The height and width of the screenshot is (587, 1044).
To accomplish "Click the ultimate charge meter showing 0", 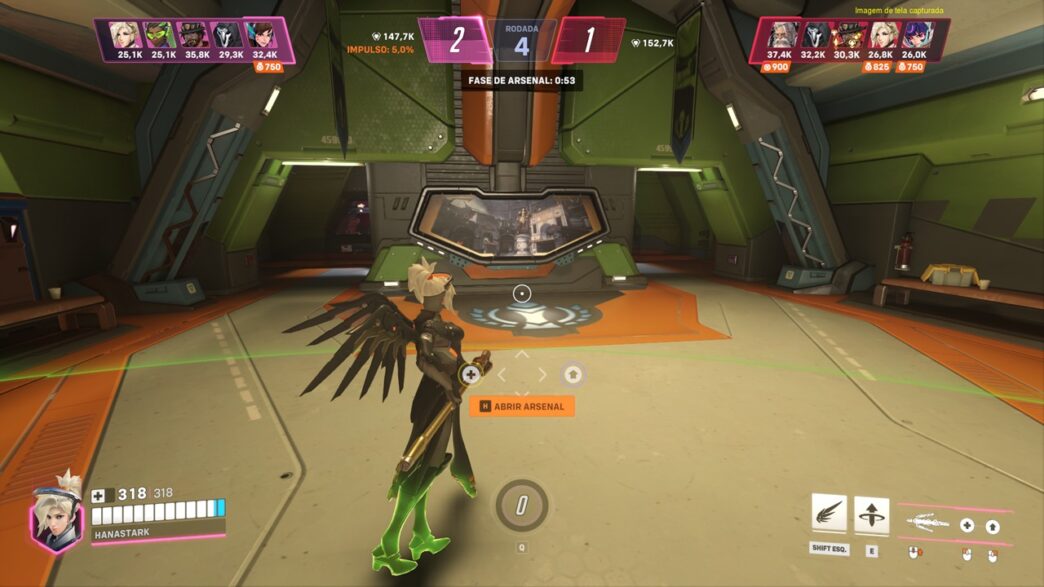I will coord(521,505).
